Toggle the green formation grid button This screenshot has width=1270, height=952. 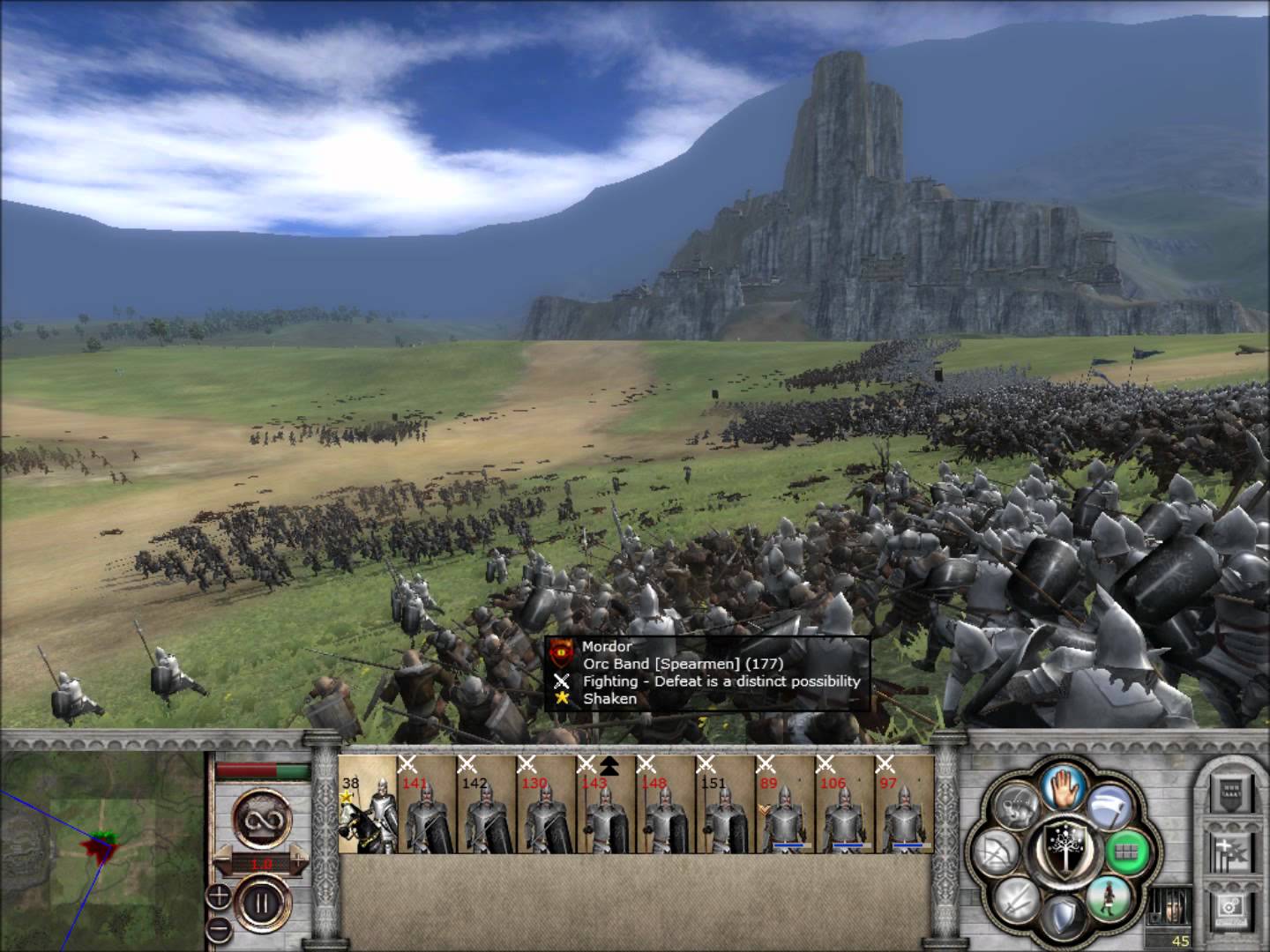[1128, 853]
